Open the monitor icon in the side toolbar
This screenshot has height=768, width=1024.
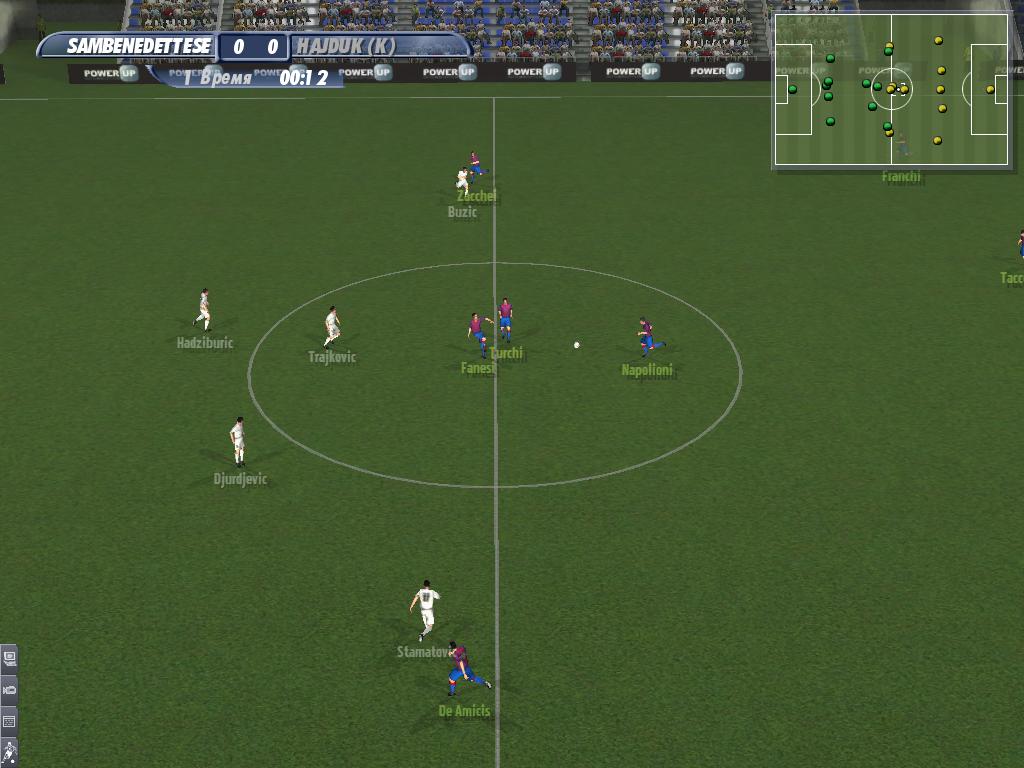coord(9,658)
